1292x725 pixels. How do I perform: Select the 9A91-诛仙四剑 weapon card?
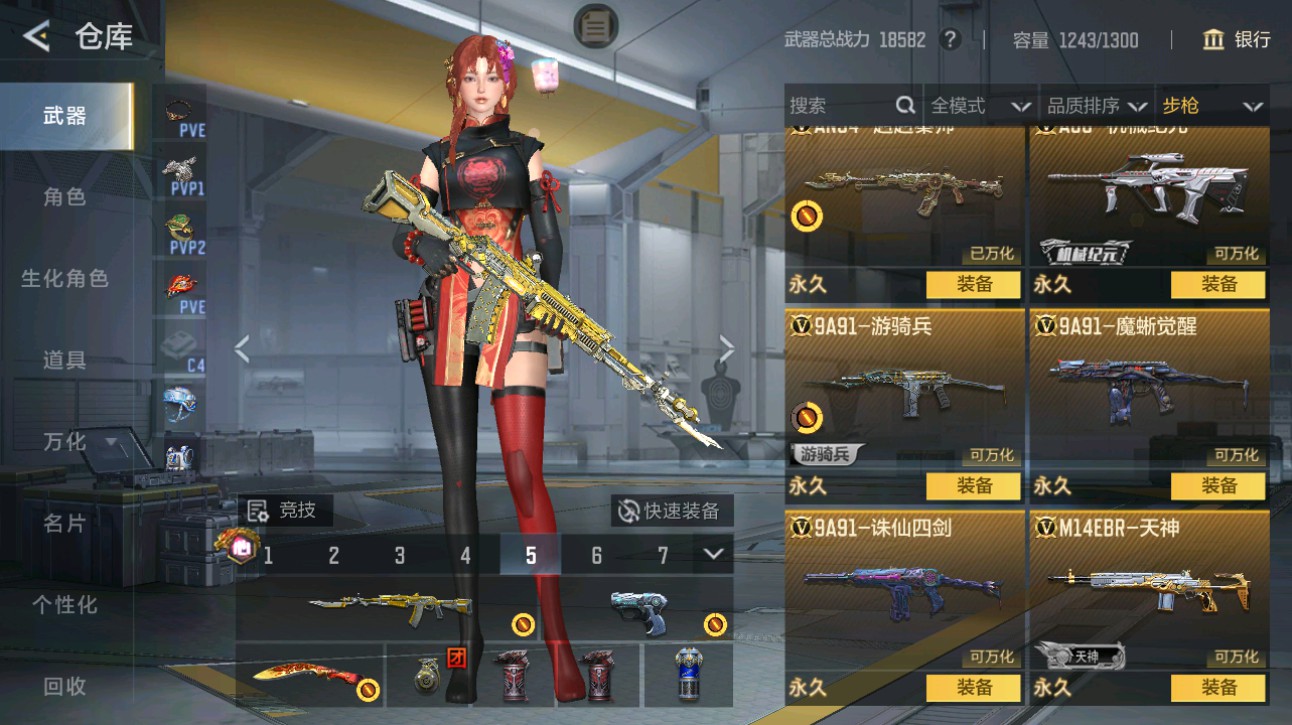pyautogui.click(x=904, y=590)
